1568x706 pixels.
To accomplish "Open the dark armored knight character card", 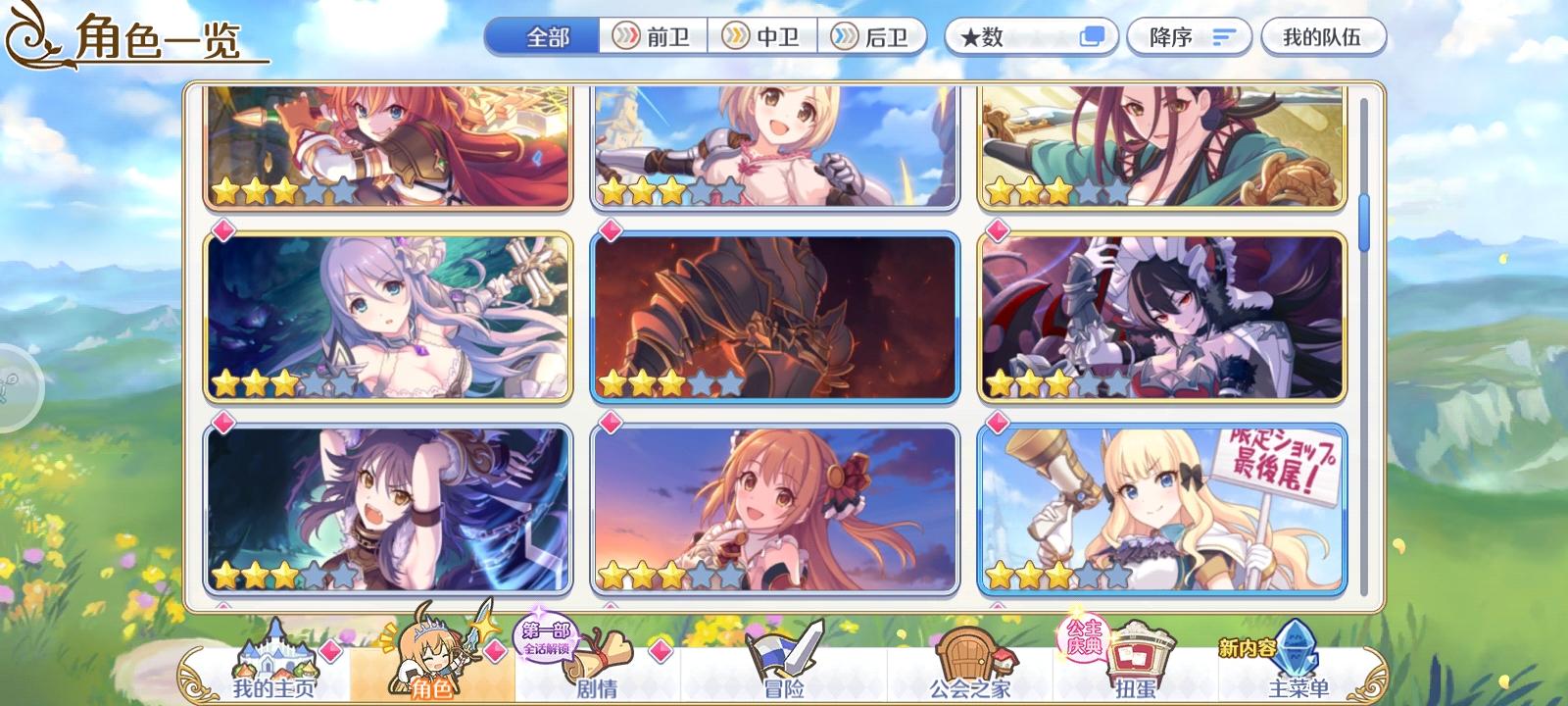I will point(774,316).
